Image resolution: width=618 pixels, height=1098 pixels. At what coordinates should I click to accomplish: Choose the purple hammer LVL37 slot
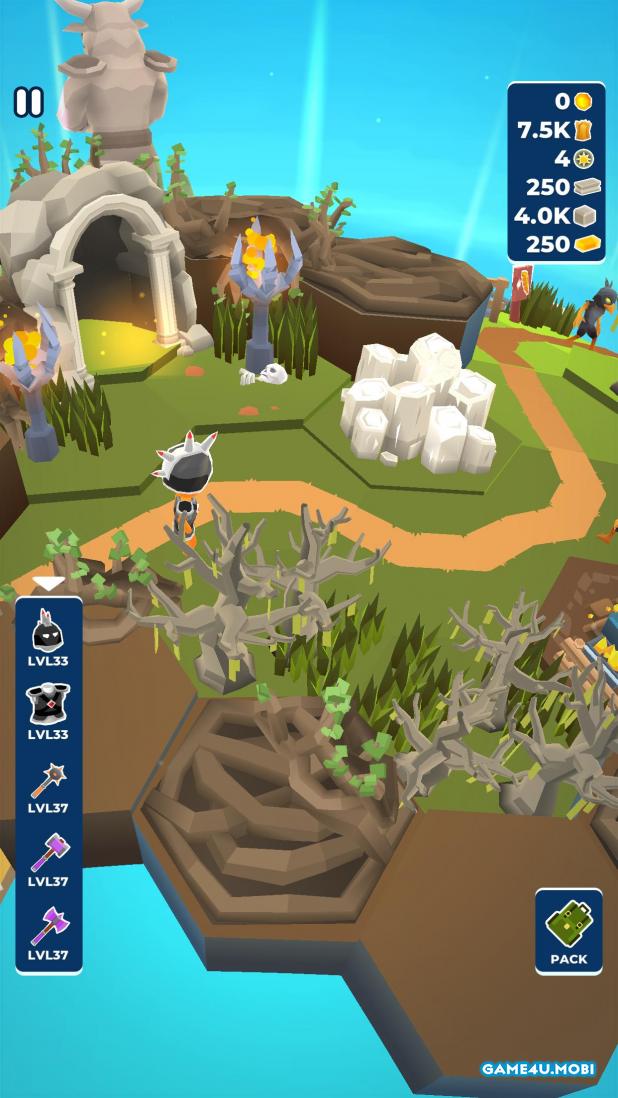pyautogui.click(x=48, y=857)
